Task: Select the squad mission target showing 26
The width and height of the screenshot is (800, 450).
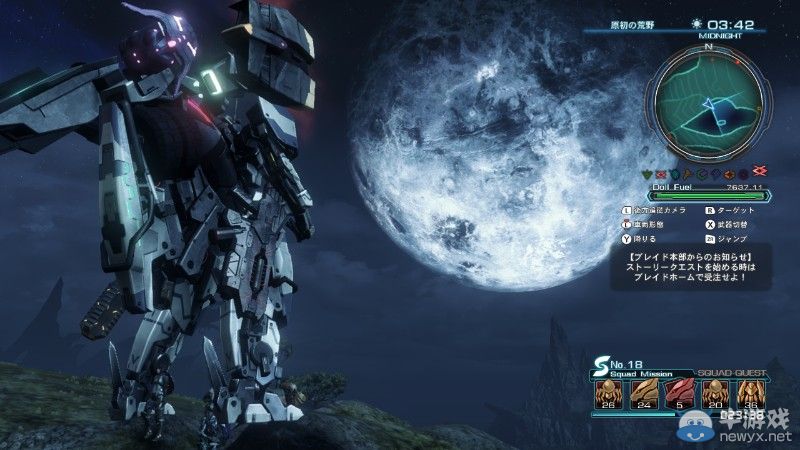Action: click(605, 391)
